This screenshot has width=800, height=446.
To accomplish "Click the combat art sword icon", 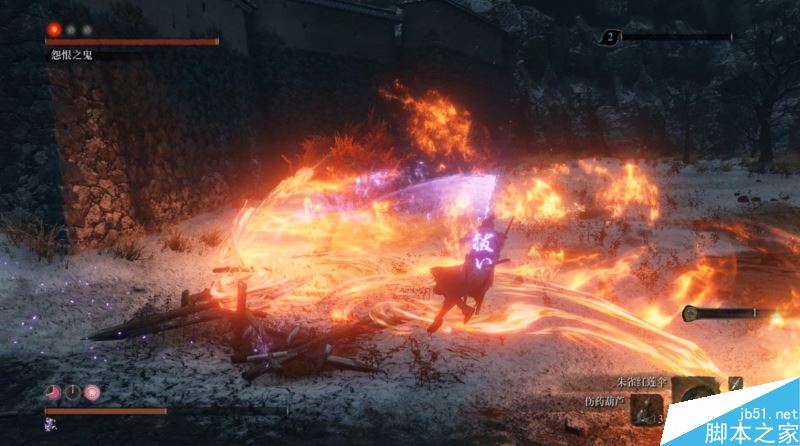I will tap(735, 383).
